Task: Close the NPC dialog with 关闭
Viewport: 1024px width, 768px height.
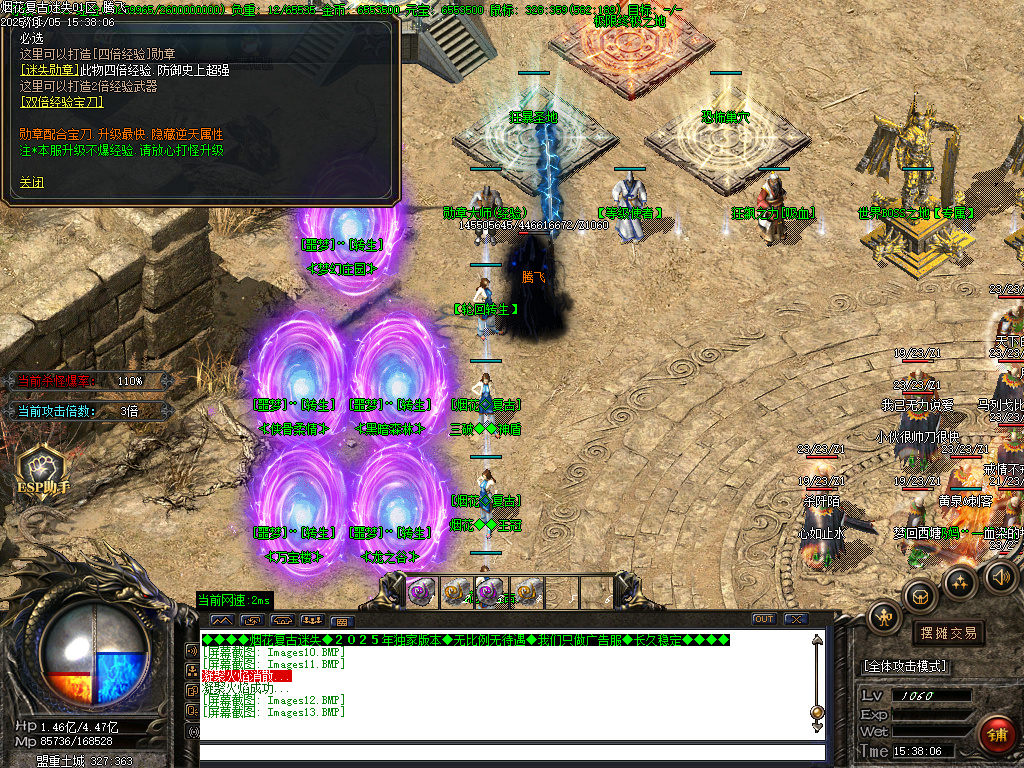Action: [x=32, y=183]
